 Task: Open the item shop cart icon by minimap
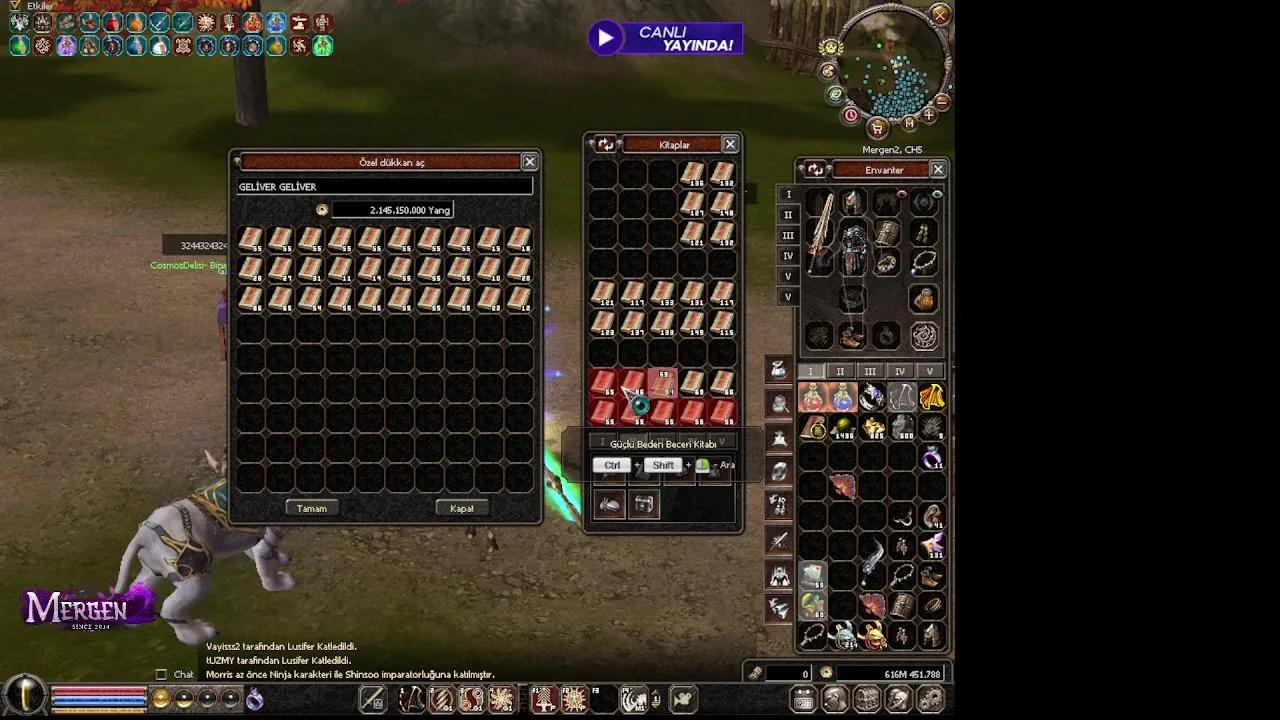[877, 127]
